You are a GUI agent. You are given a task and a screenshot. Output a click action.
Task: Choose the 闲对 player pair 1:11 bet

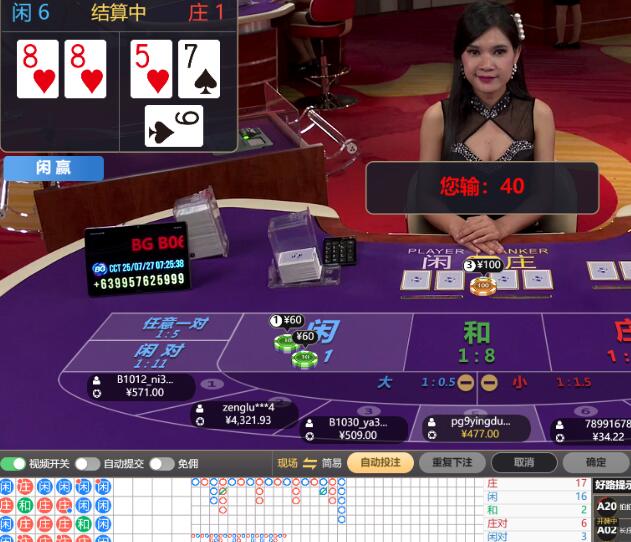(160, 356)
